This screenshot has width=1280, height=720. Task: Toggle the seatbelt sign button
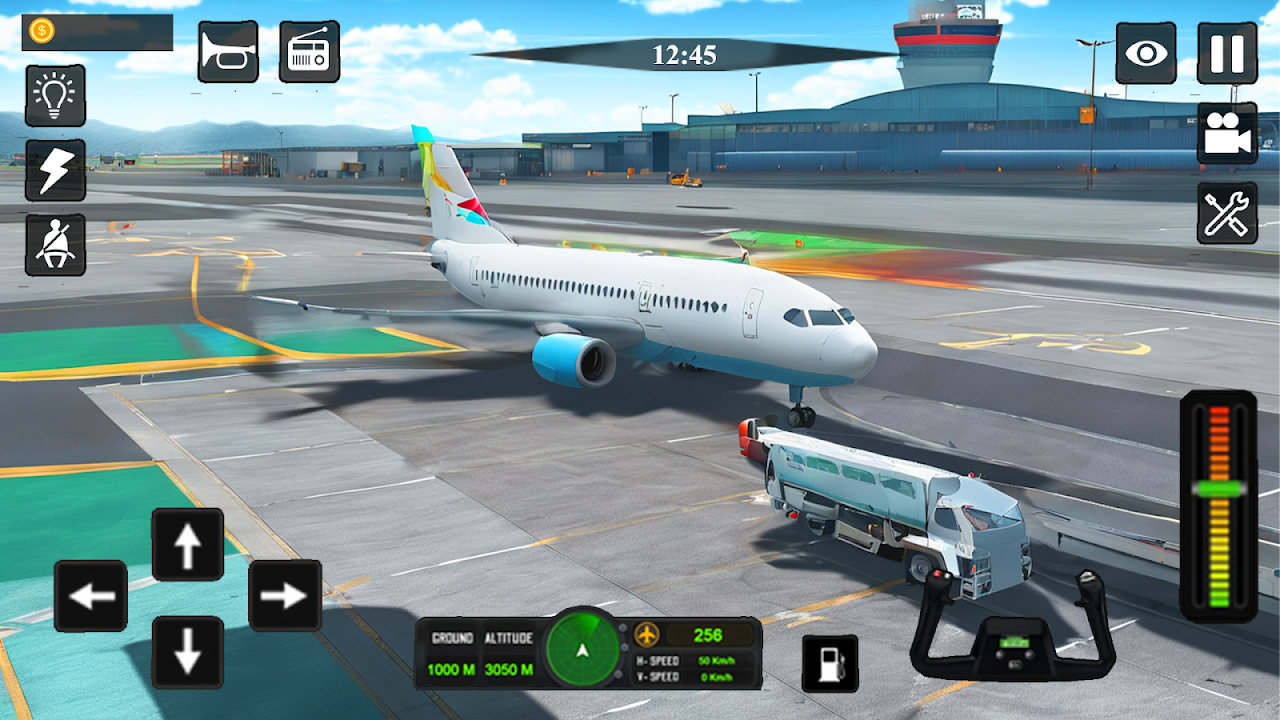pyautogui.click(x=55, y=244)
